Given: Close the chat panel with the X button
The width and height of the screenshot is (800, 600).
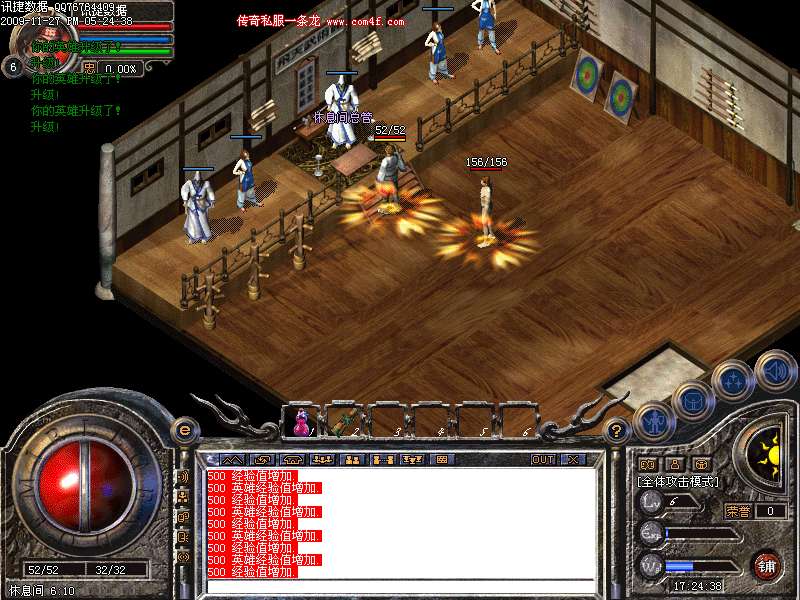Looking at the screenshot, I should 573,460.
